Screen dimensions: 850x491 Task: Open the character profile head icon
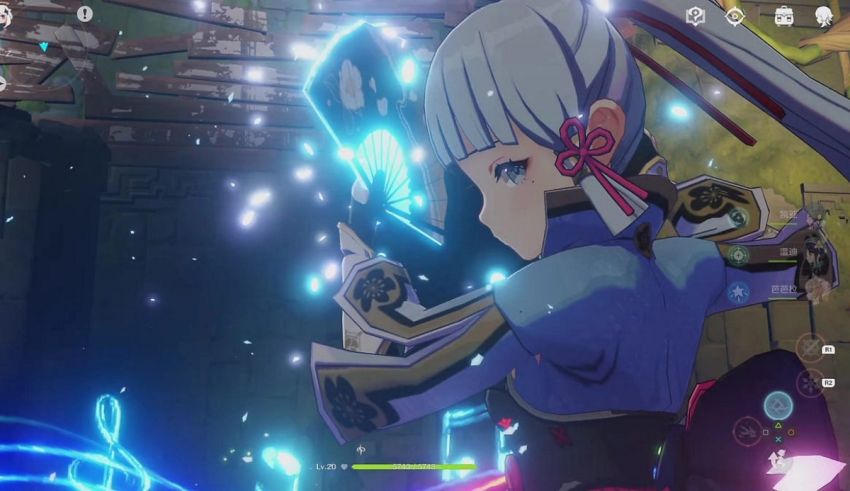(823, 15)
